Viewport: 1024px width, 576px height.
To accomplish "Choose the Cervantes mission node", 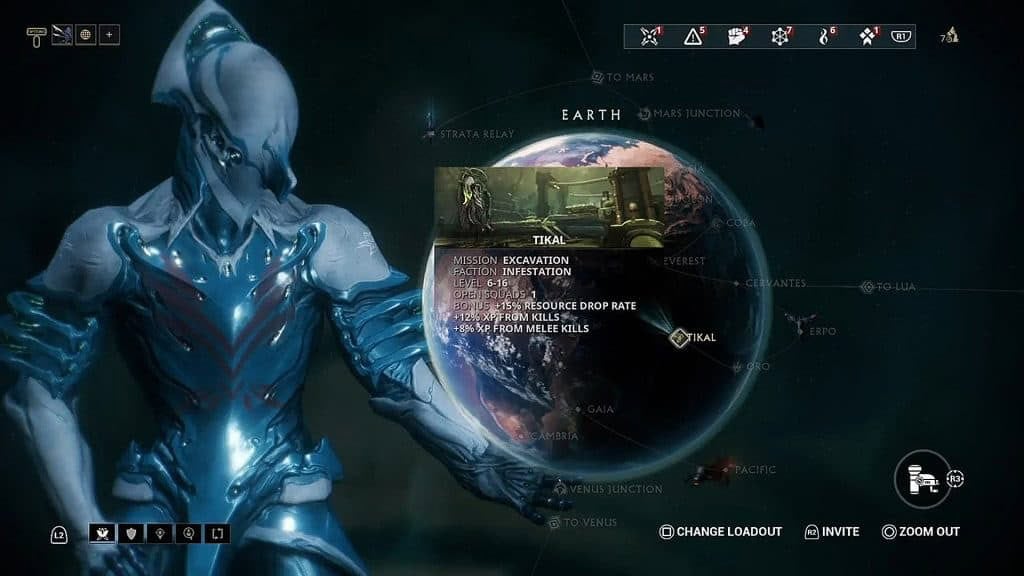I will pyautogui.click(x=737, y=284).
